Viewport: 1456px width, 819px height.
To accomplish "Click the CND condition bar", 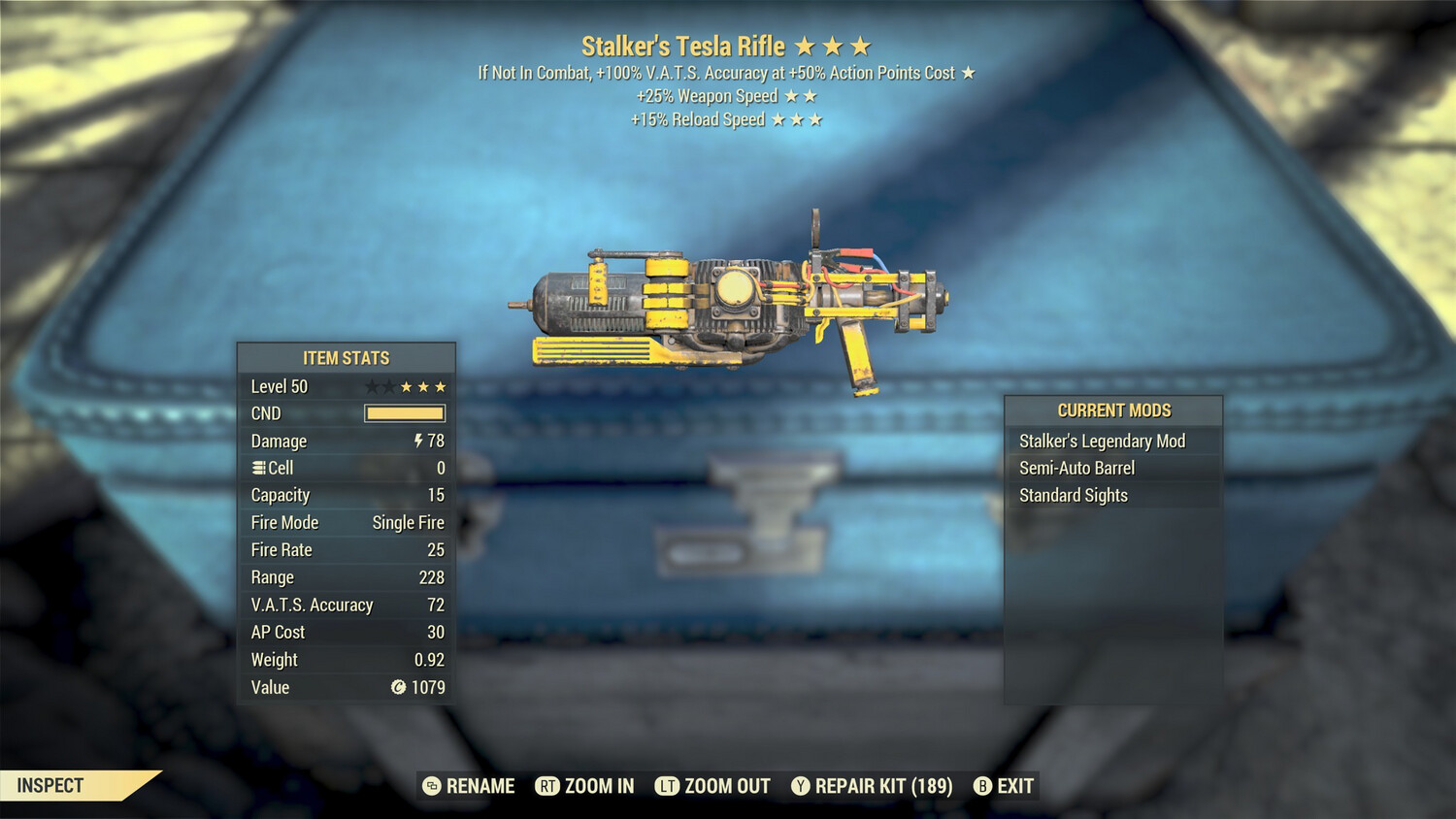I will click(x=404, y=413).
